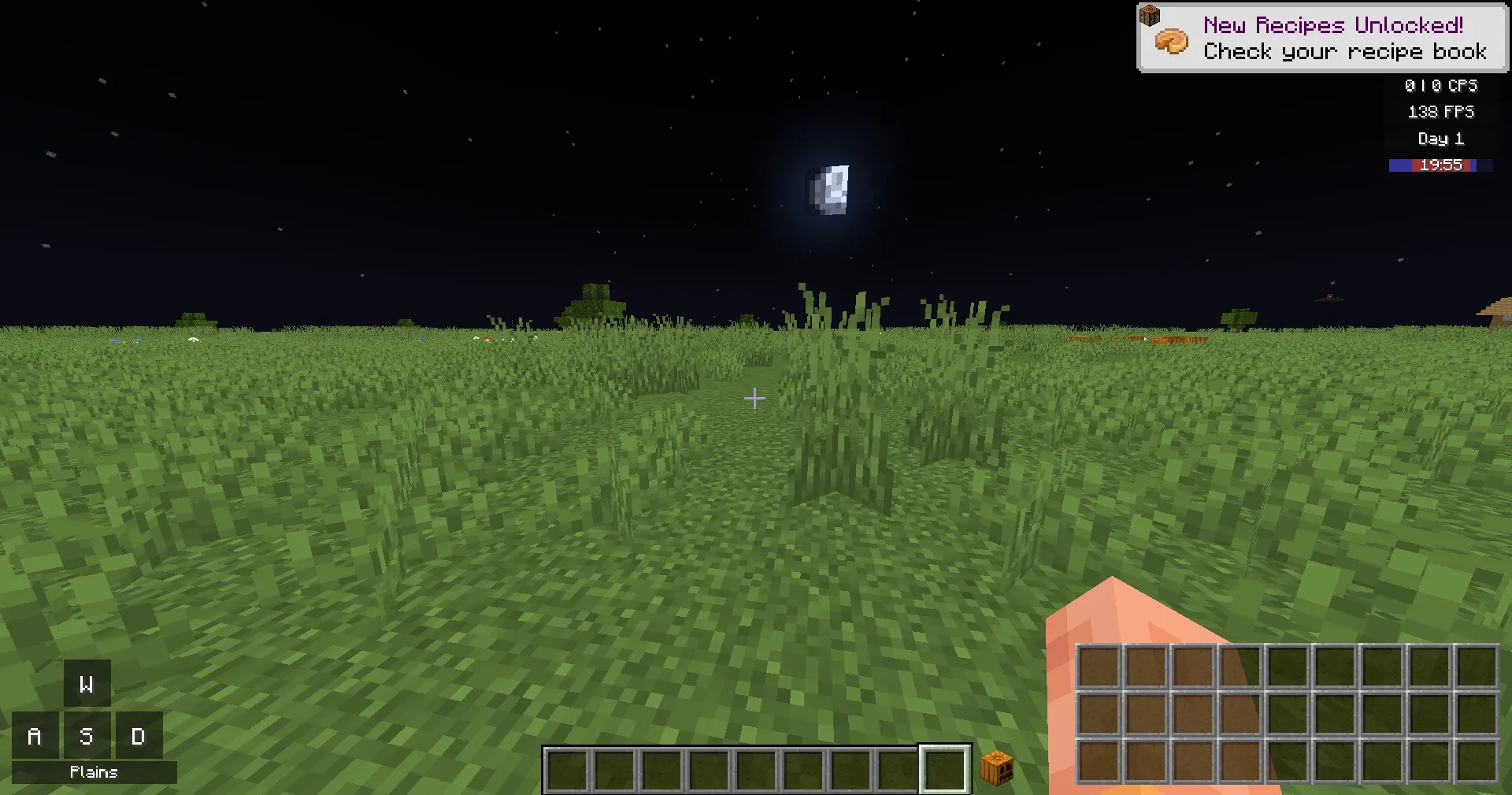
Task: Click the 19:55 day-night progress bar
Action: [1441, 165]
